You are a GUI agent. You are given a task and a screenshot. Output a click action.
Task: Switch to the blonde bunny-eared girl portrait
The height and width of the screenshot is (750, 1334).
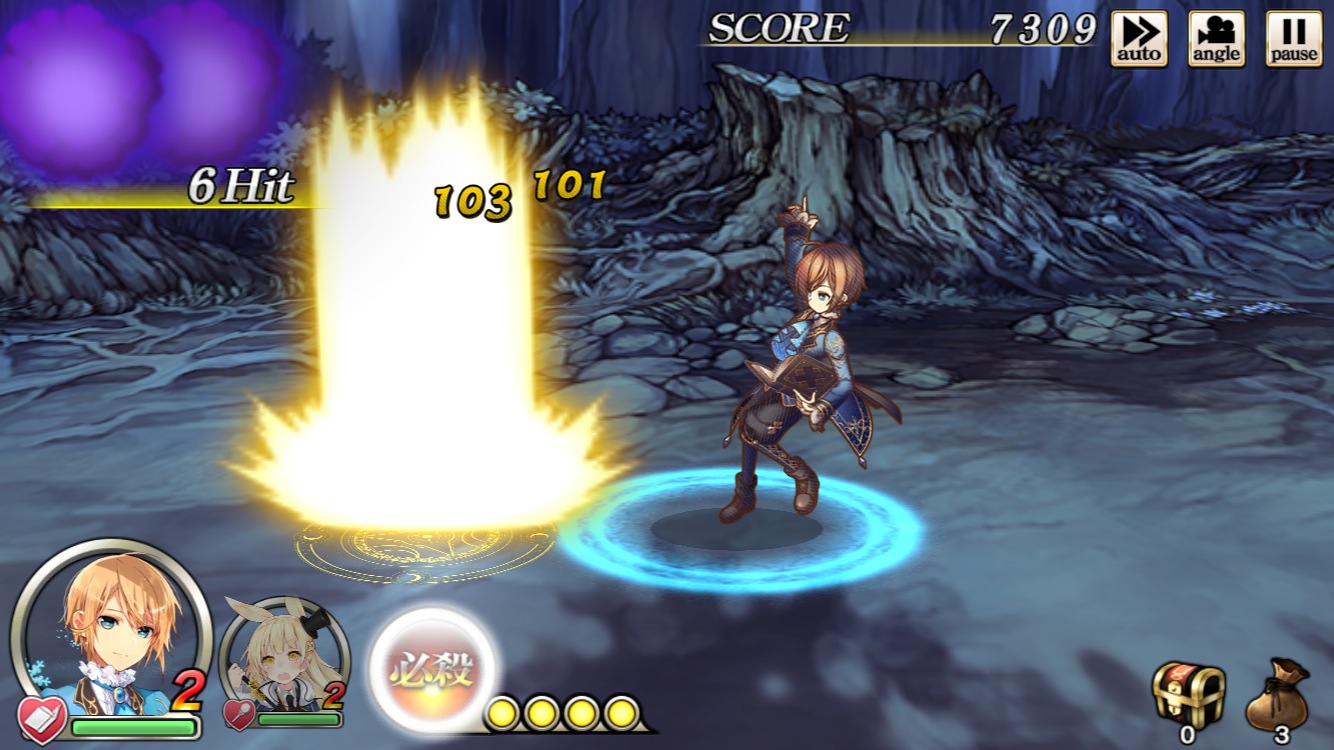(283, 660)
